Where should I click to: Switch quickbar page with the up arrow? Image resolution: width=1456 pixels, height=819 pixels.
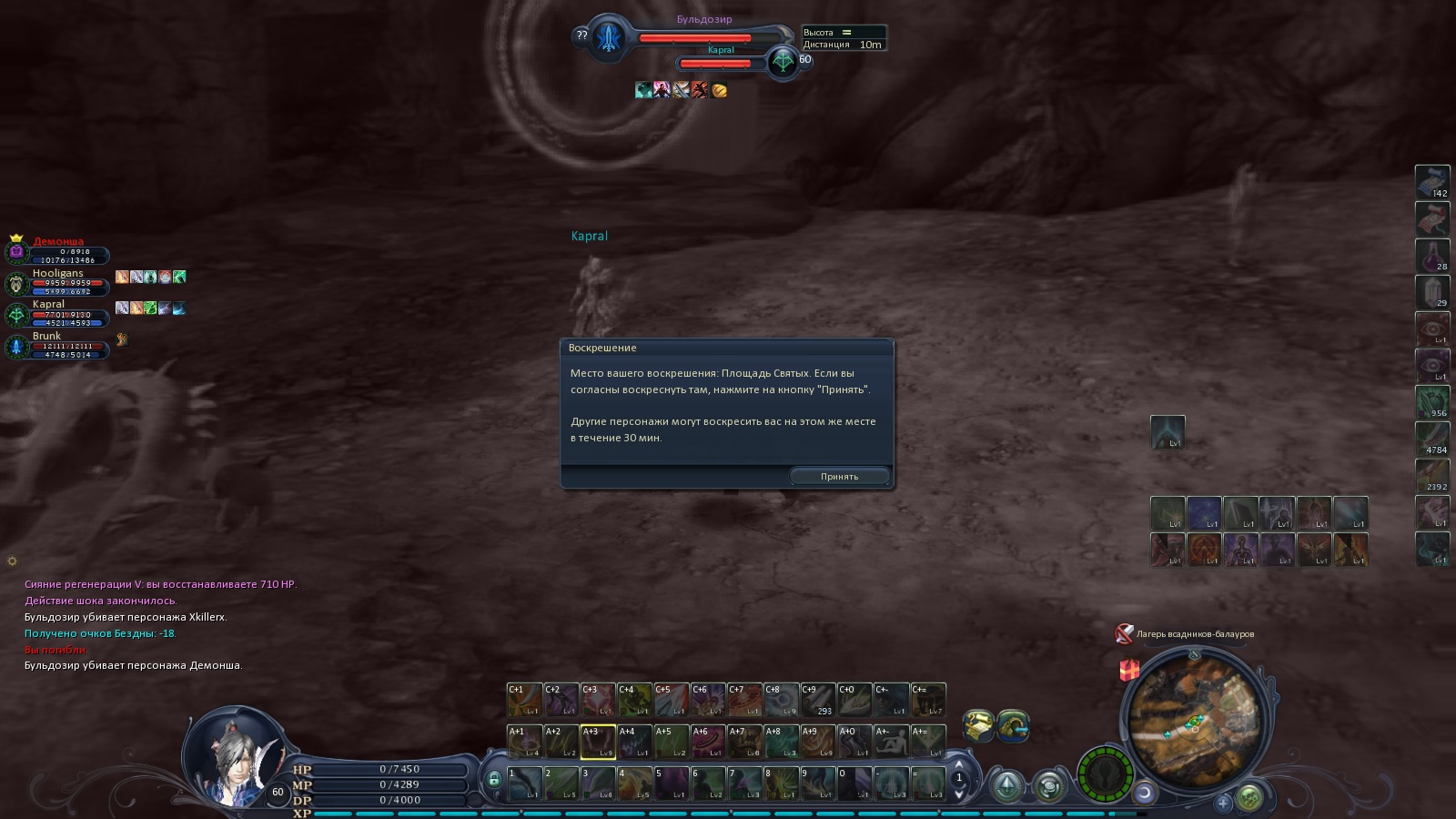959,764
